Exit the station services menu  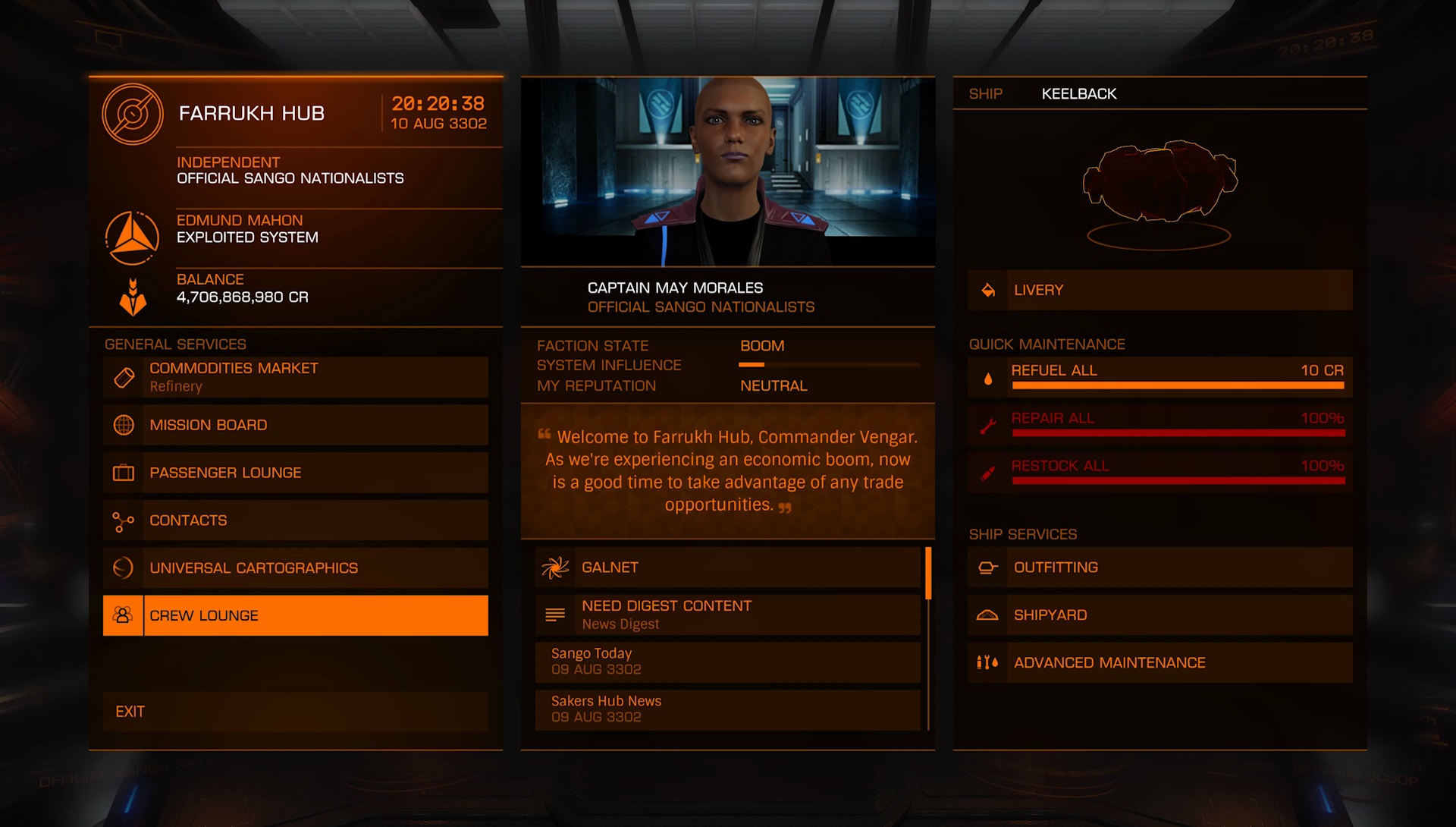(296, 712)
